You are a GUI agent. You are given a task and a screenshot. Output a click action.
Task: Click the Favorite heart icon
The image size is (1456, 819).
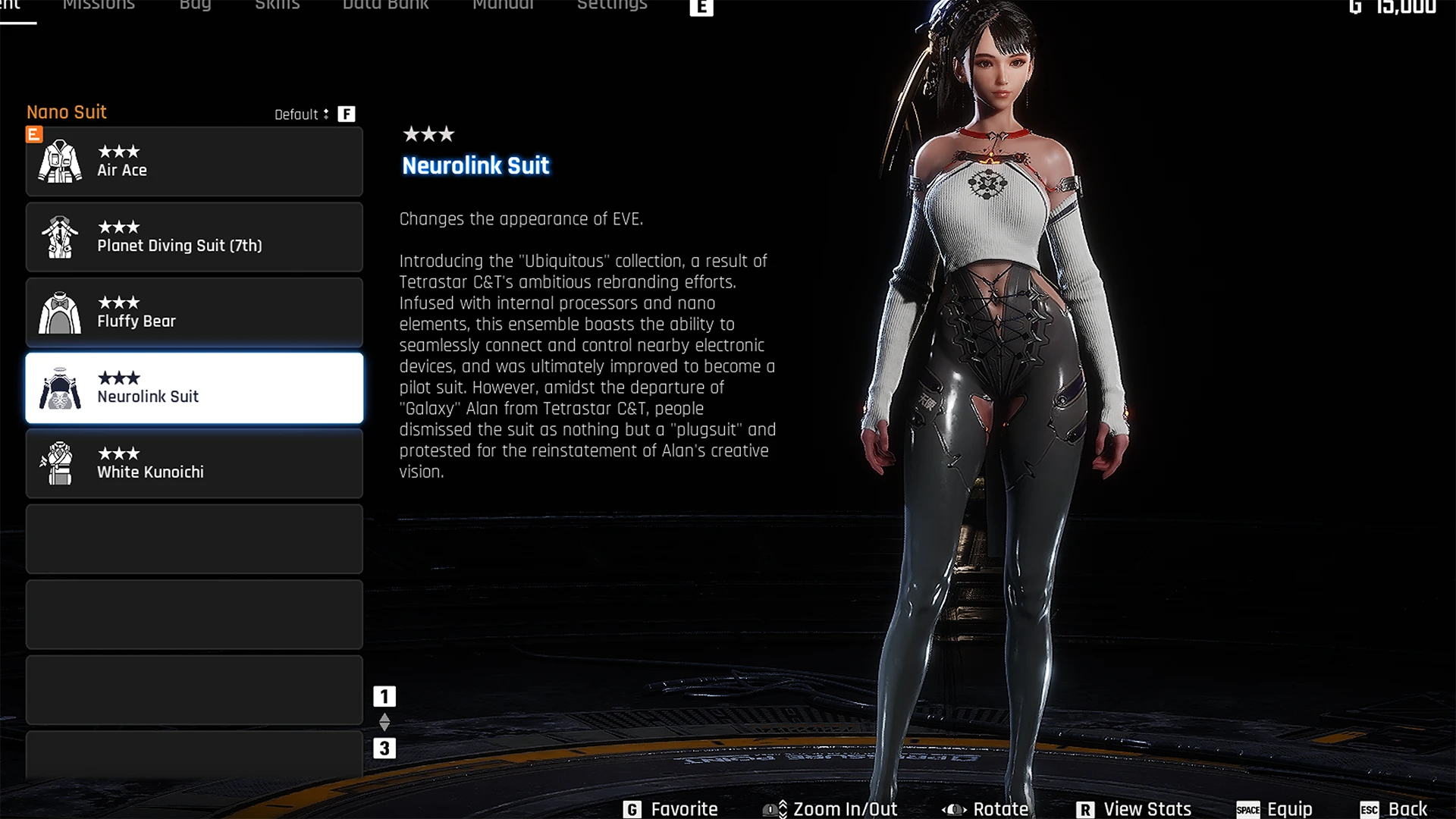click(x=632, y=809)
